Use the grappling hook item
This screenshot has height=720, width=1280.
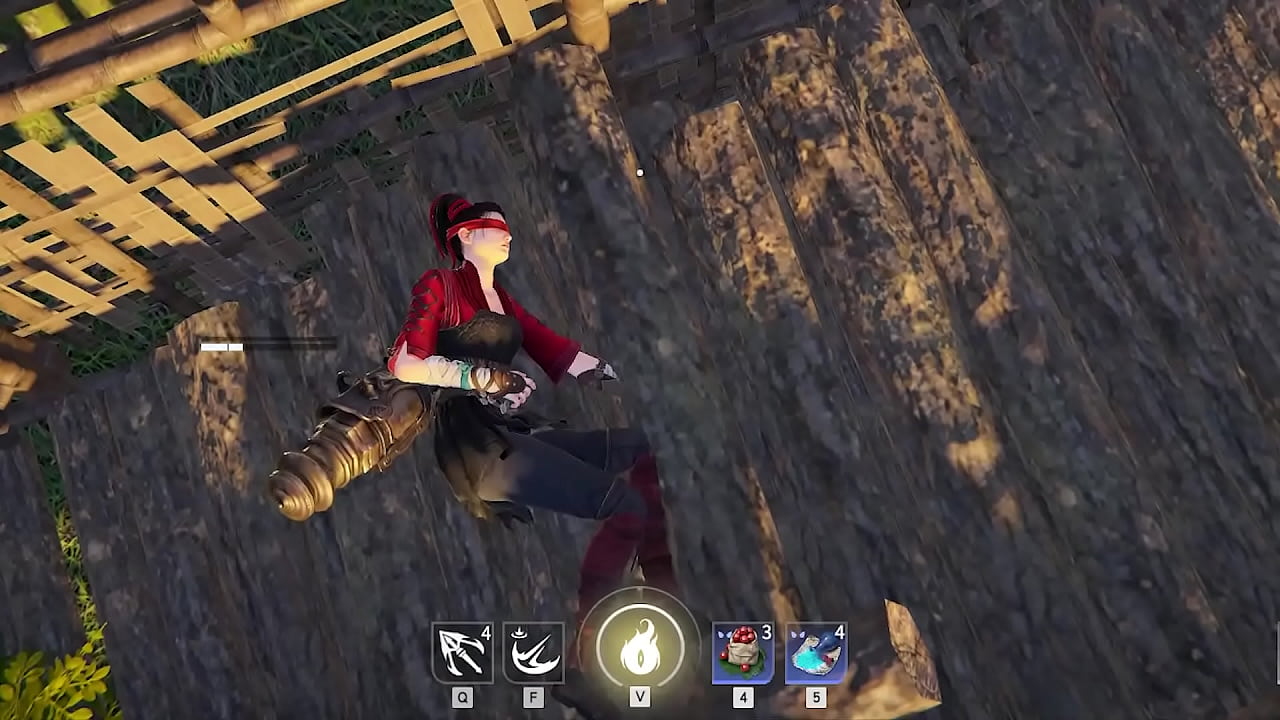pyautogui.click(x=462, y=653)
